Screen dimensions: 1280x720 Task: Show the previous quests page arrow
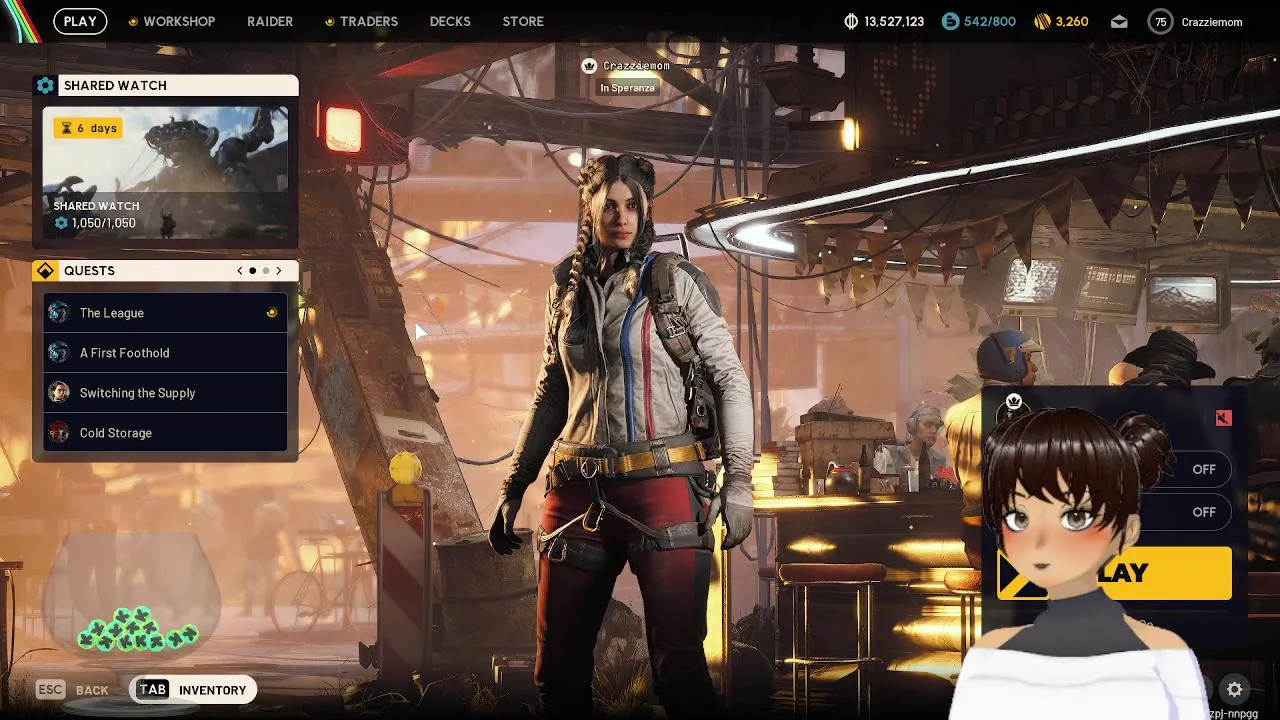pos(240,271)
